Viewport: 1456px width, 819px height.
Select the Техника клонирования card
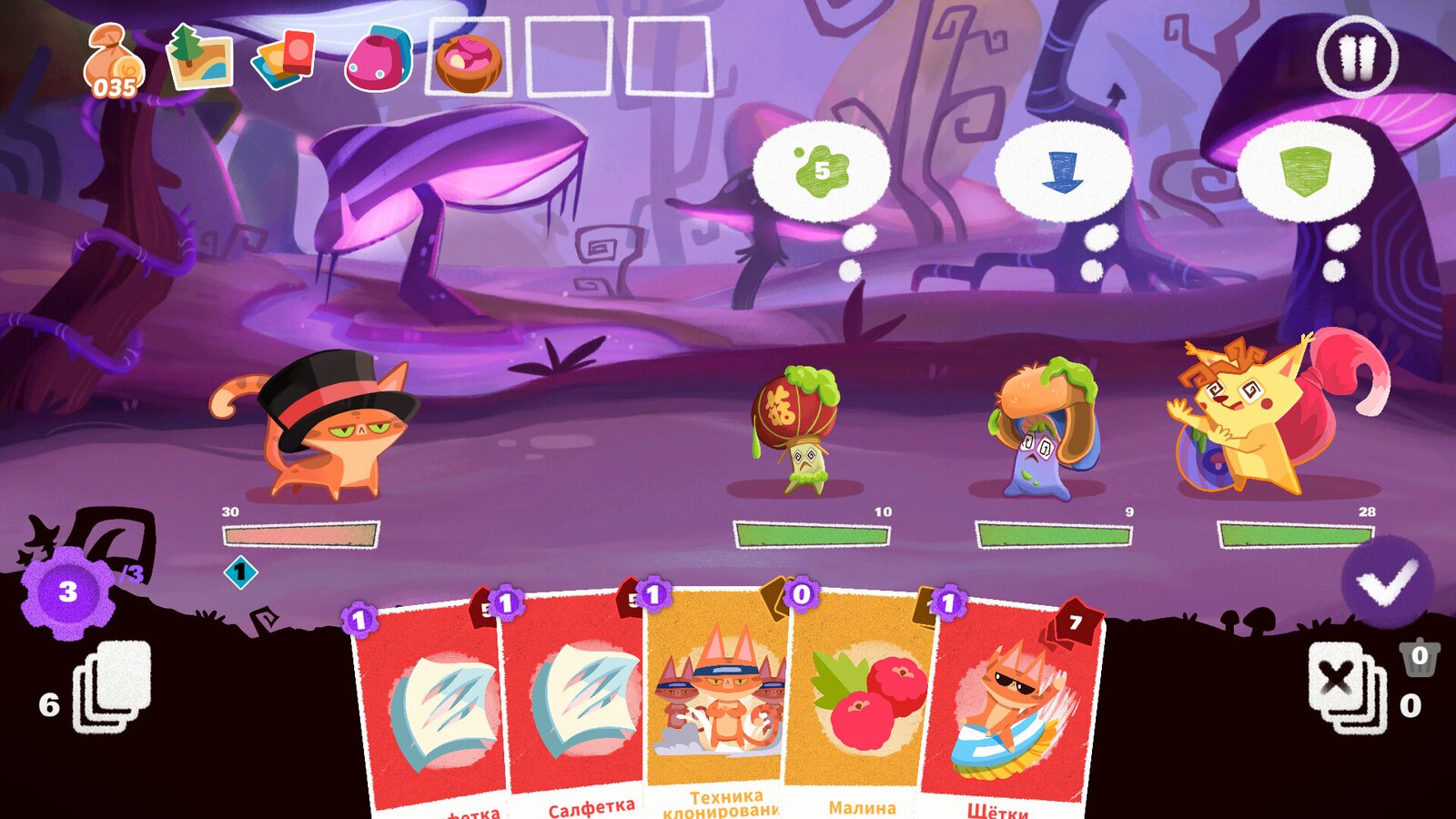pyautogui.click(x=714, y=701)
